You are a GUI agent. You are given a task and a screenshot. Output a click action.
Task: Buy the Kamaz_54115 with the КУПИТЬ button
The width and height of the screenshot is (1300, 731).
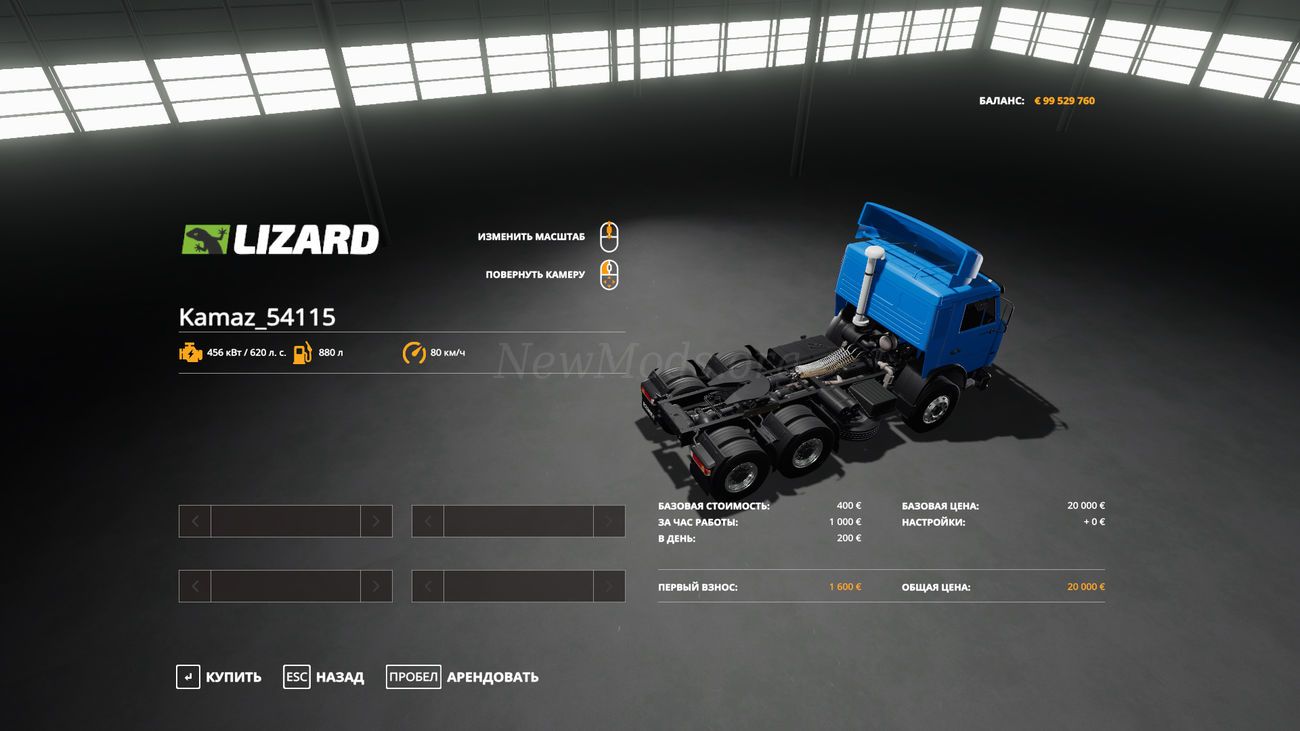219,677
